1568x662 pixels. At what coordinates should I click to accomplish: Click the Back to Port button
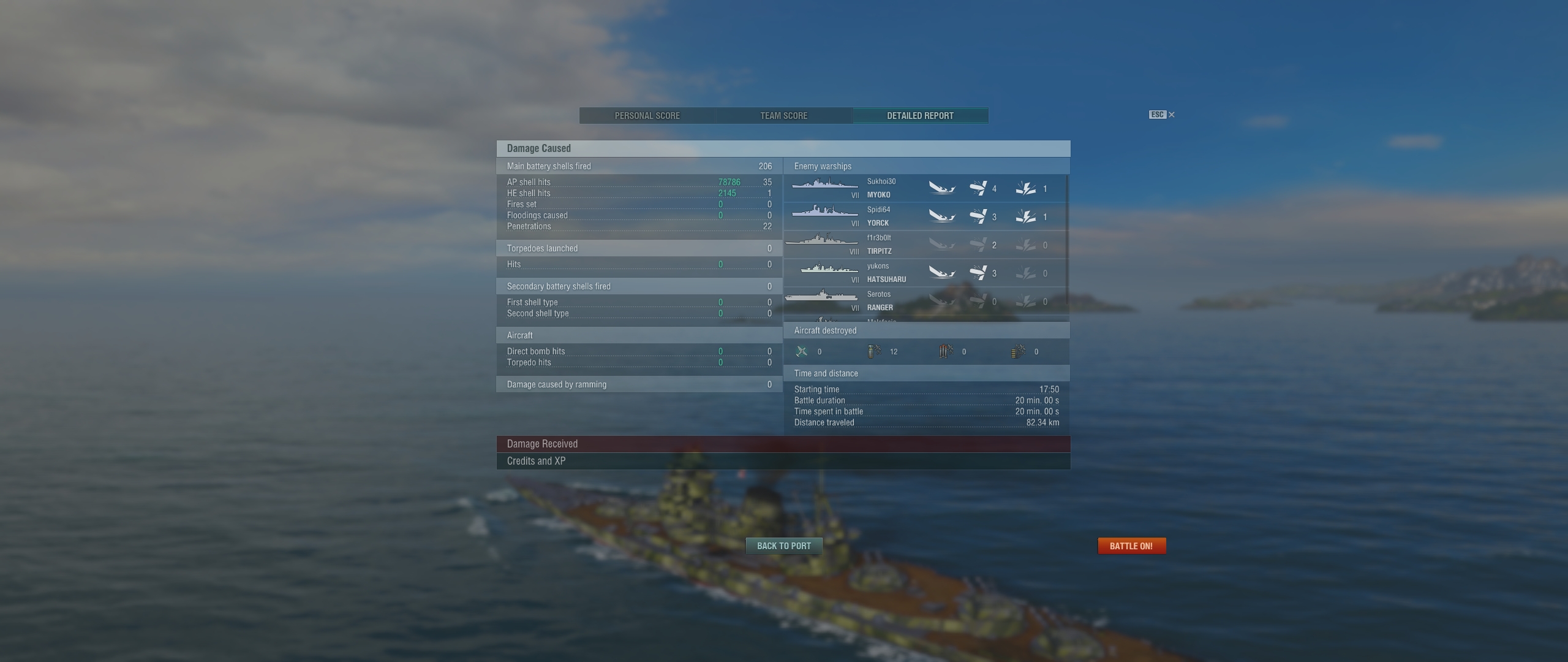(783, 546)
